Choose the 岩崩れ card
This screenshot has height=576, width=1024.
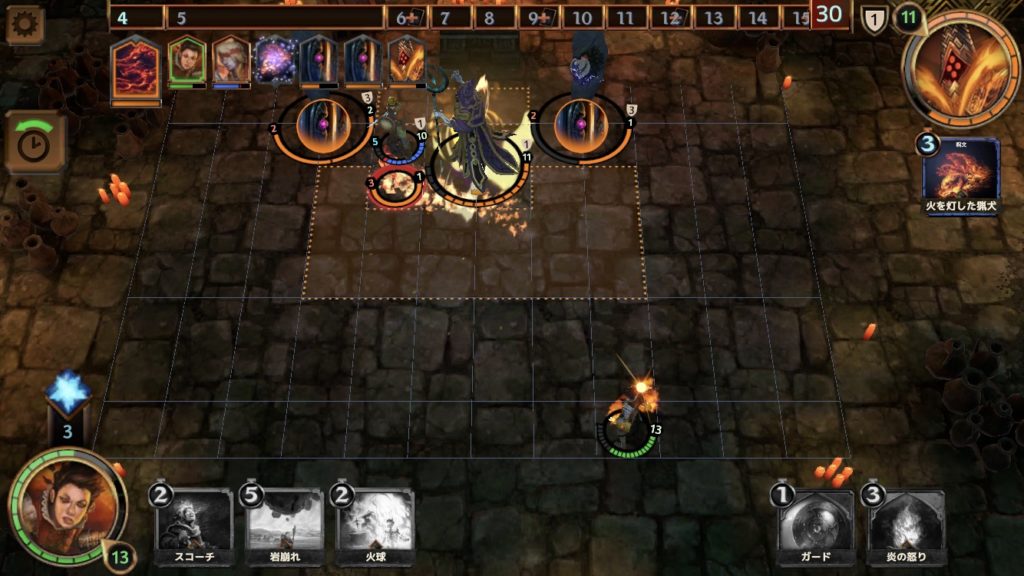point(284,526)
